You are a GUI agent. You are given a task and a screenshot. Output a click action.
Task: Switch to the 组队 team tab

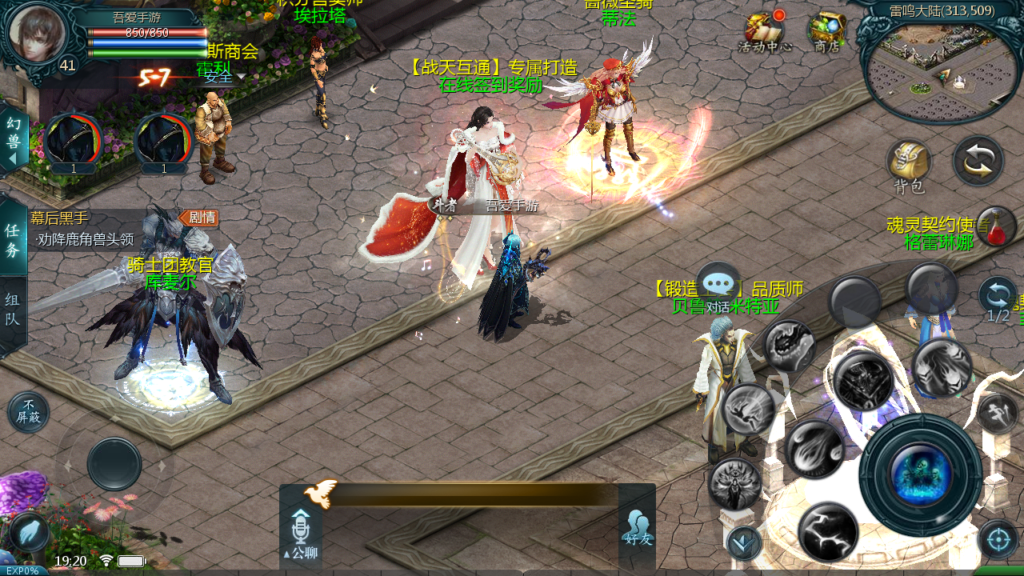pyautogui.click(x=13, y=313)
